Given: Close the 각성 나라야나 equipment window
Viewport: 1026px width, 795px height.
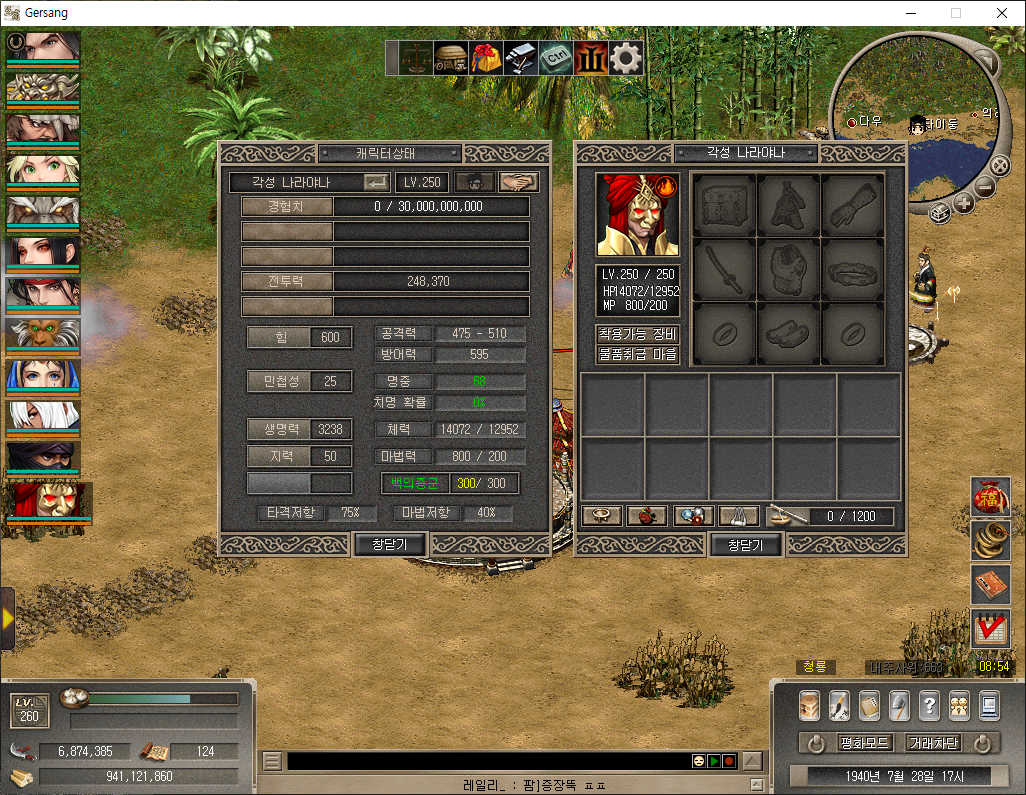Looking at the screenshot, I should pyautogui.click(x=745, y=545).
